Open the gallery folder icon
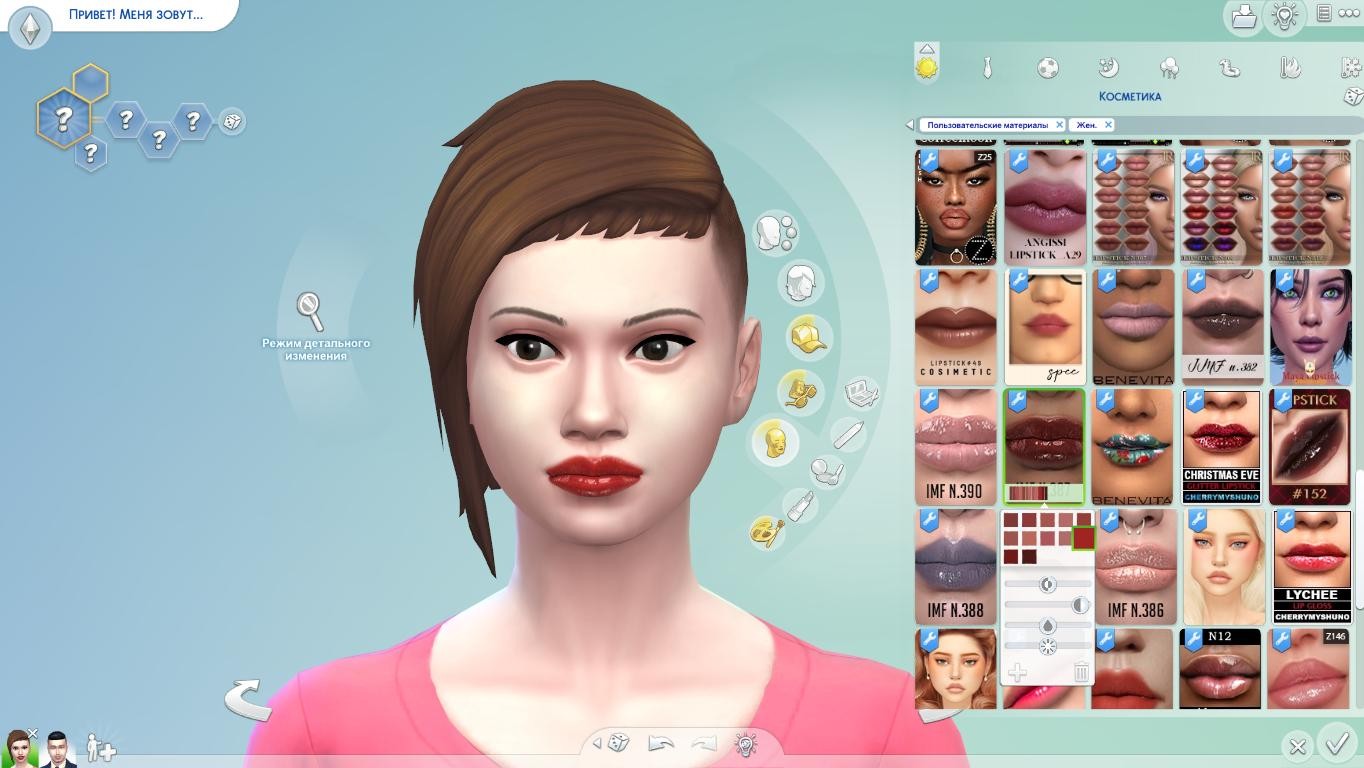Viewport: 1364px width, 768px height. pyautogui.click(x=1243, y=16)
